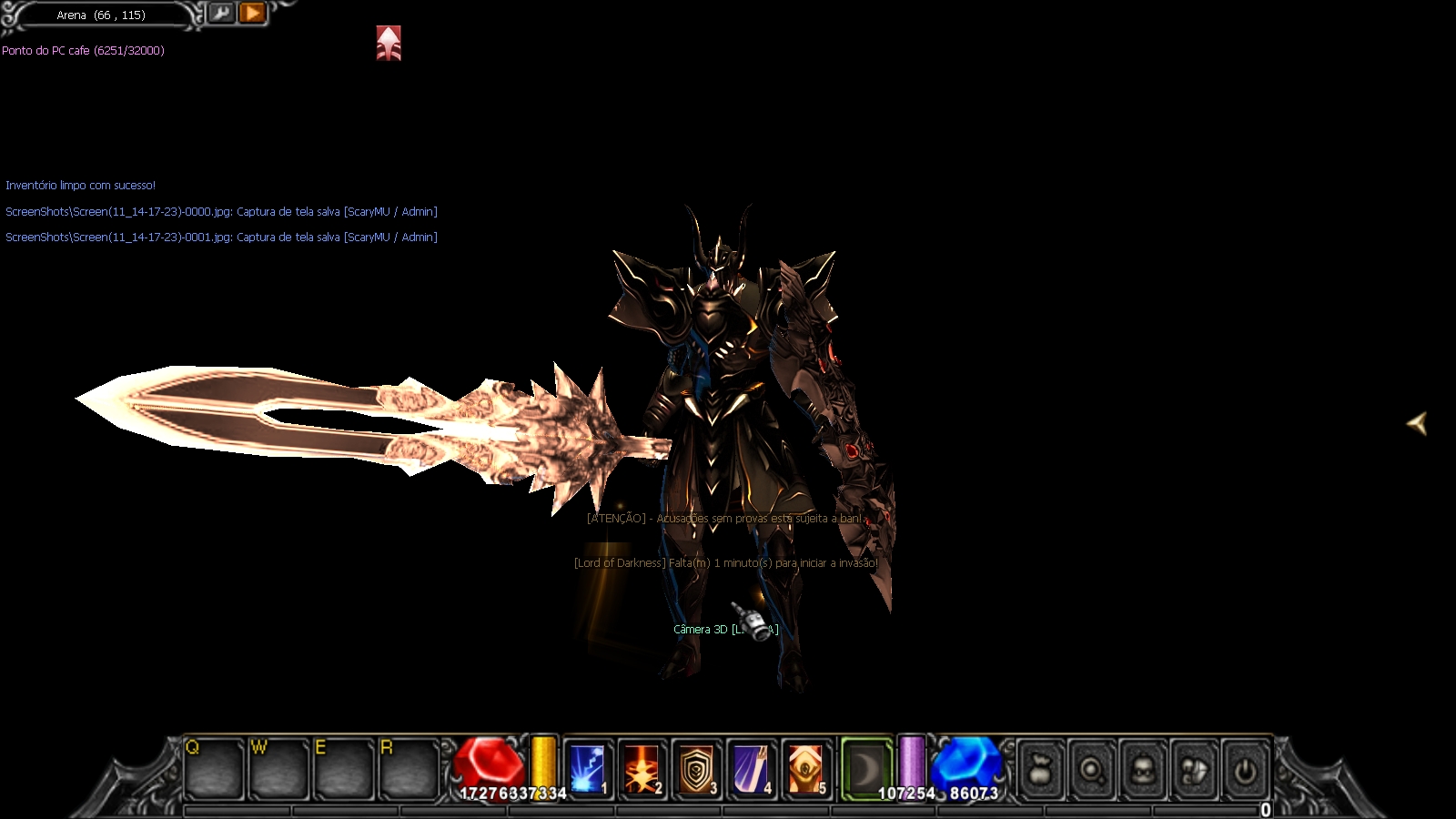Click the red arrow buff icon
The height and width of the screenshot is (819, 1456).
[x=389, y=43]
